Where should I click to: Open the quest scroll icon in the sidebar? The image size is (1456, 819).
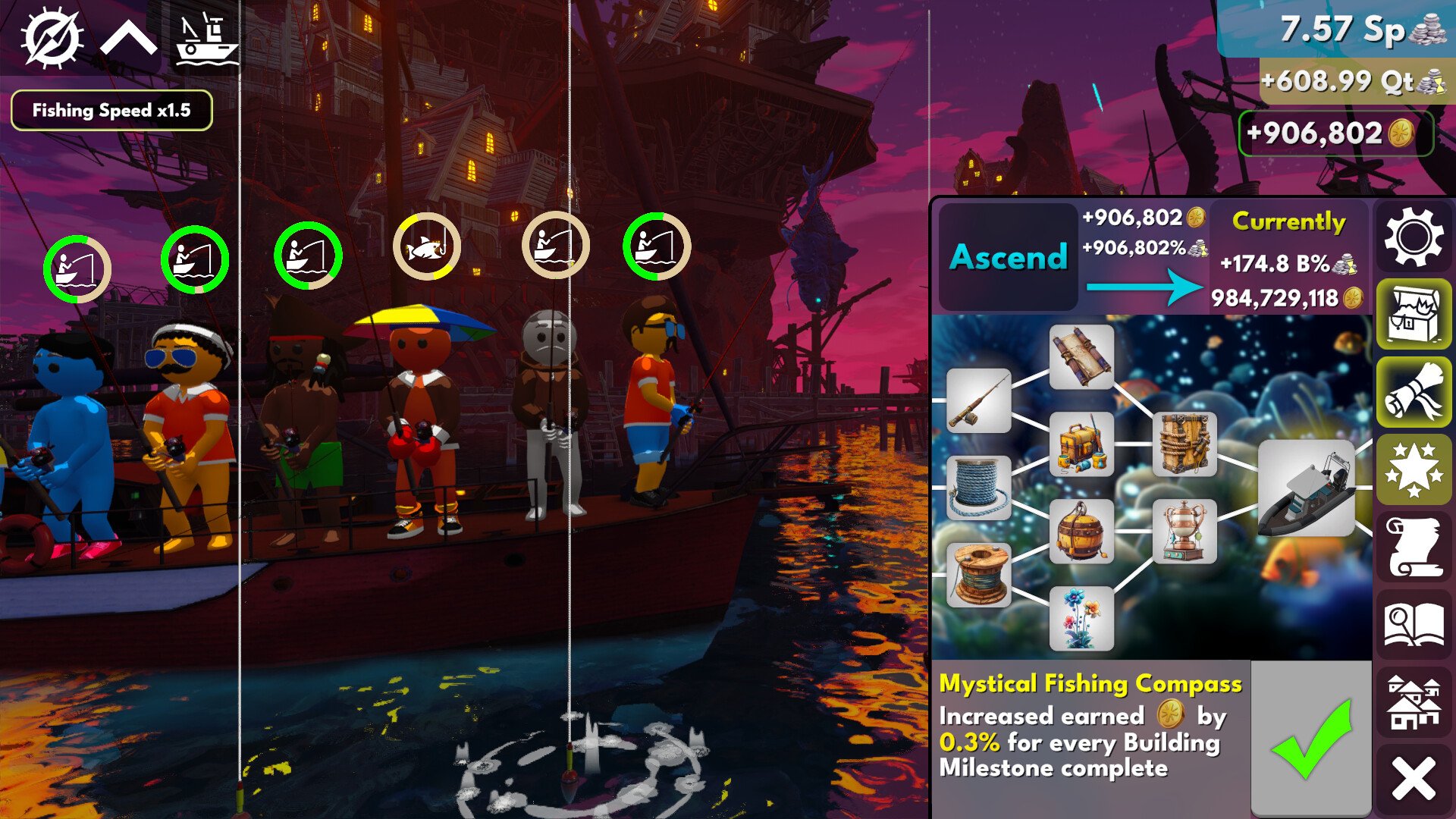1414,548
